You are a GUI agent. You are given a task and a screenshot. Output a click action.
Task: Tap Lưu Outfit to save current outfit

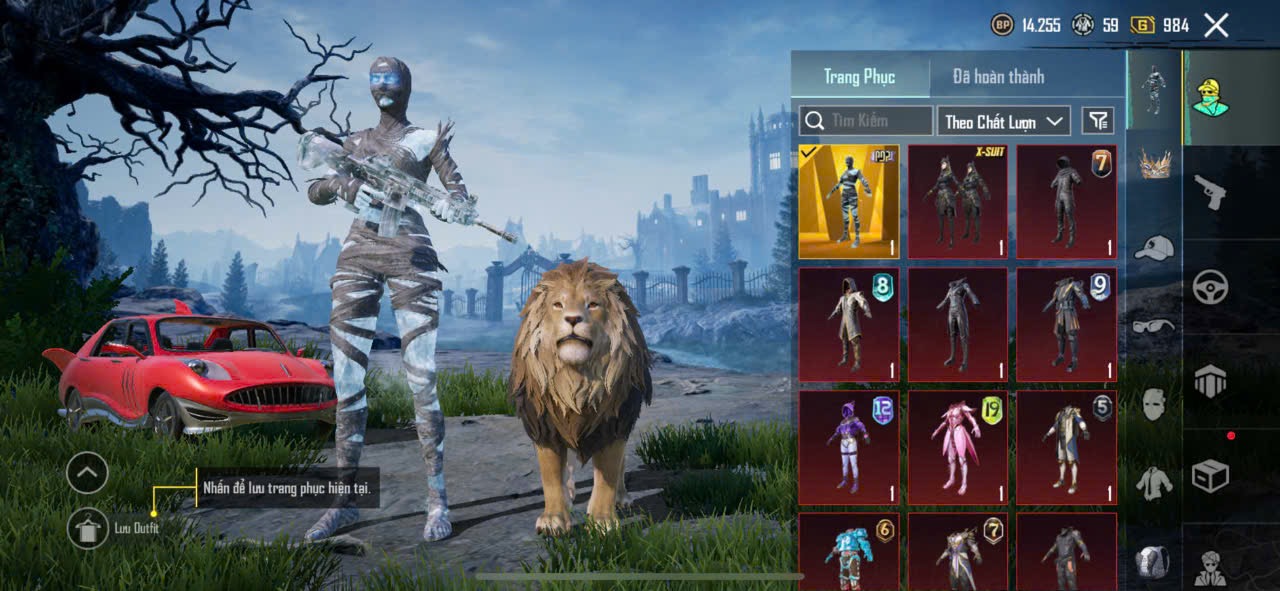[x=88, y=528]
